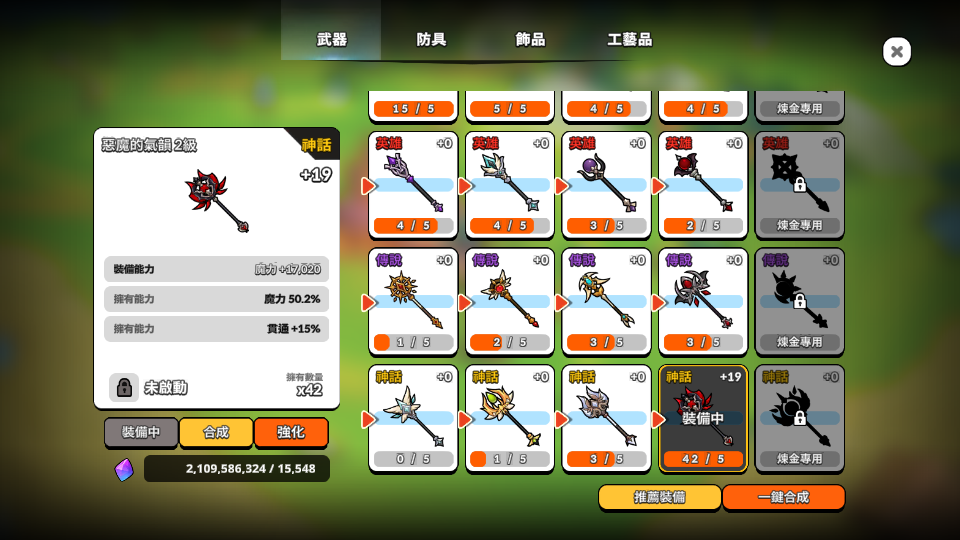Viewport: 960px width, 540px height.
Task: Click the locked 傳說 煉金專用 weapon
Action: pos(799,301)
